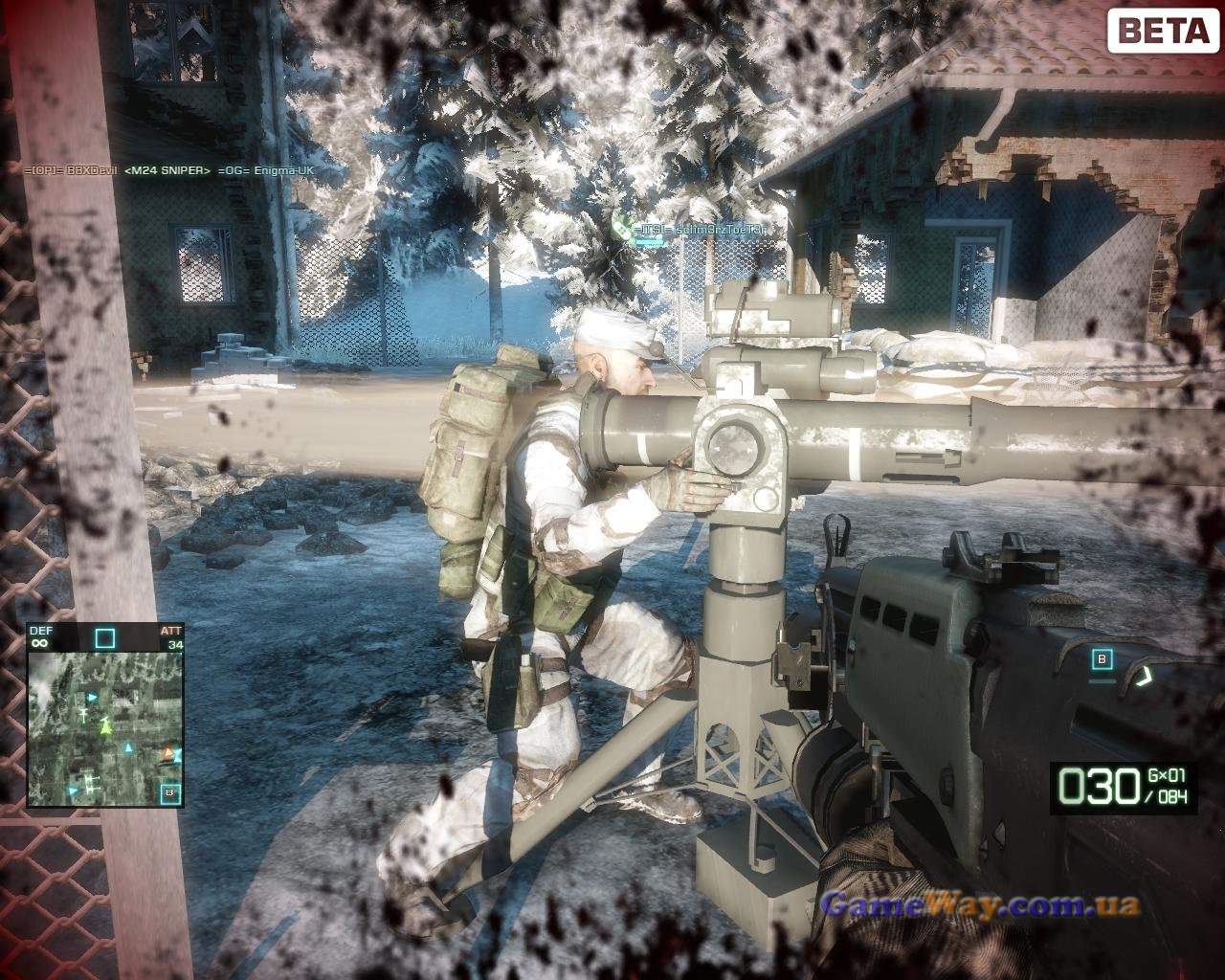Click the BETA badge
The image size is (1225, 980).
coord(1163,30)
